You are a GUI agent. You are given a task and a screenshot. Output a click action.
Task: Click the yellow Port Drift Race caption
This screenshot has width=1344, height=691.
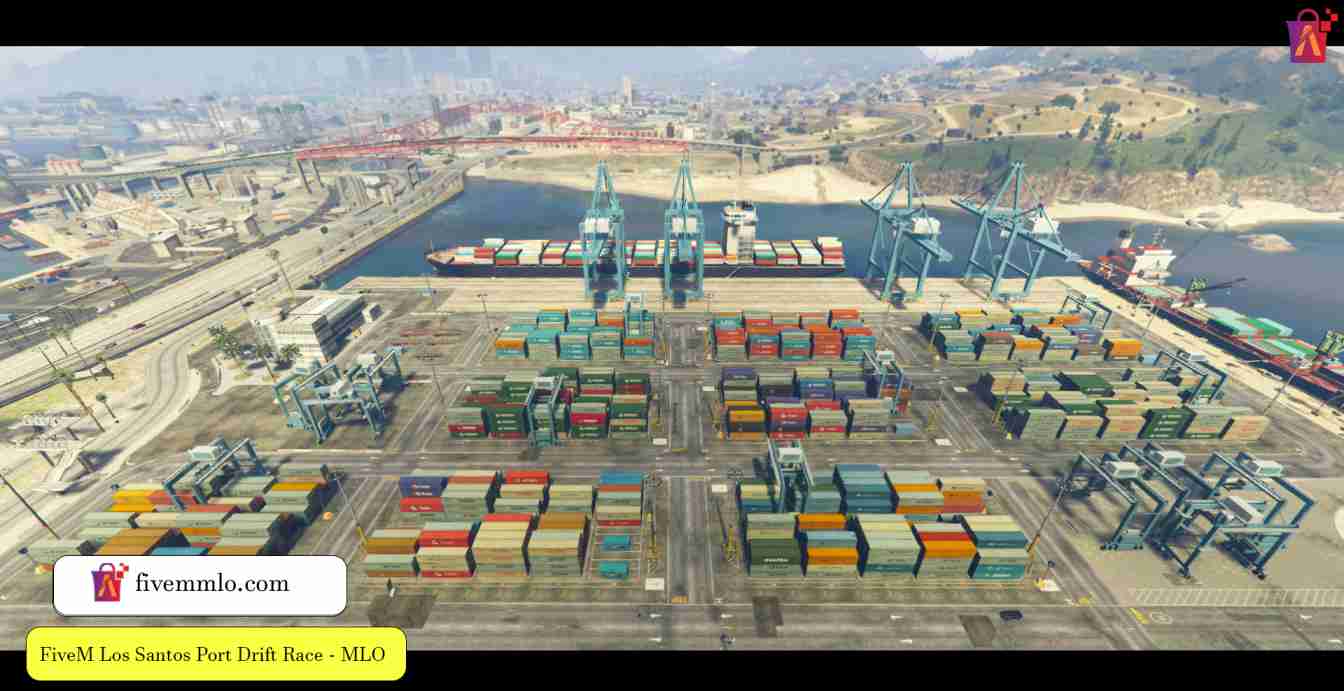coord(216,655)
